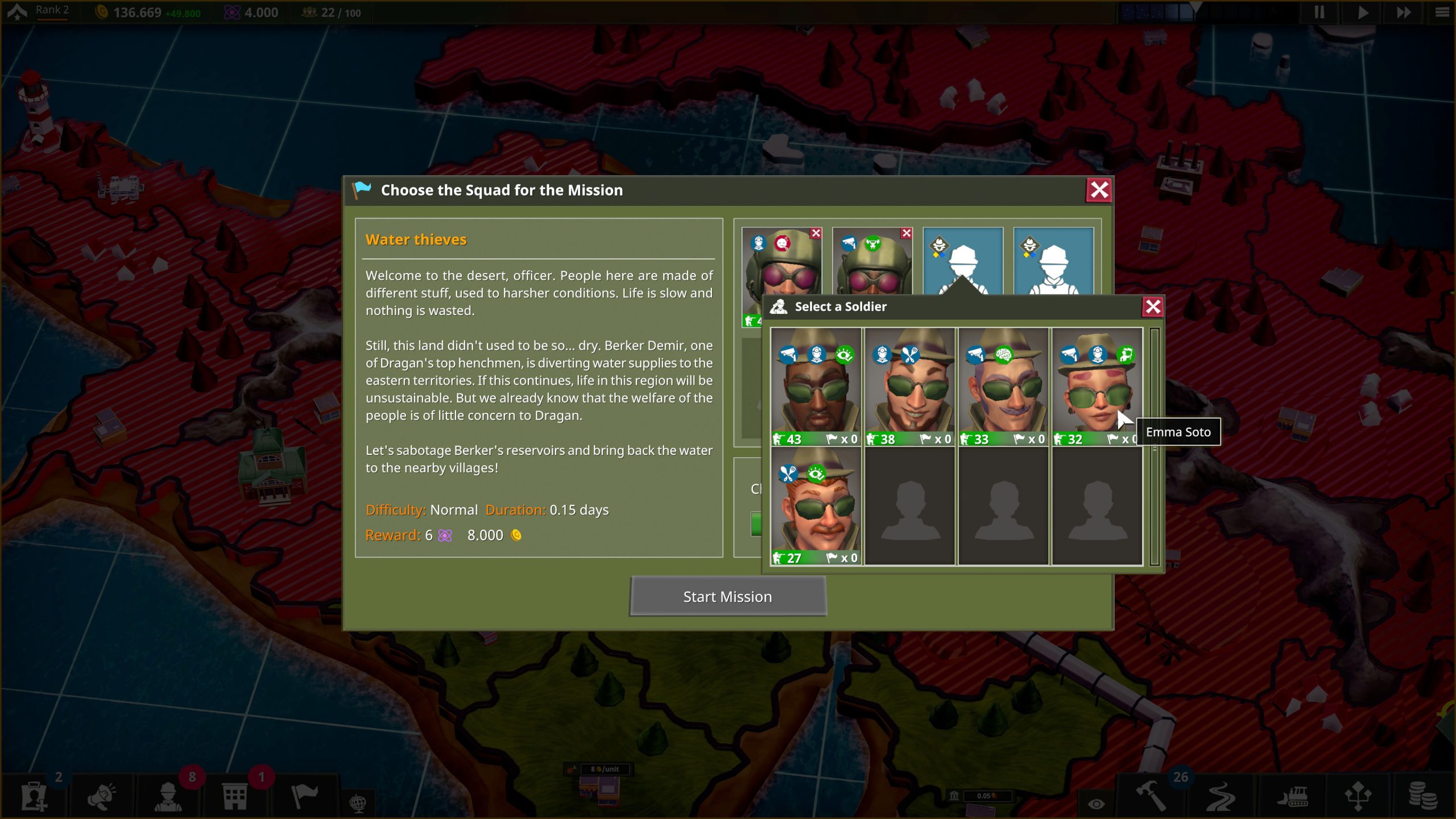Image resolution: width=1456 pixels, height=819 pixels.
Task: Close the Choose the Squad dialog
Action: (x=1099, y=190)
